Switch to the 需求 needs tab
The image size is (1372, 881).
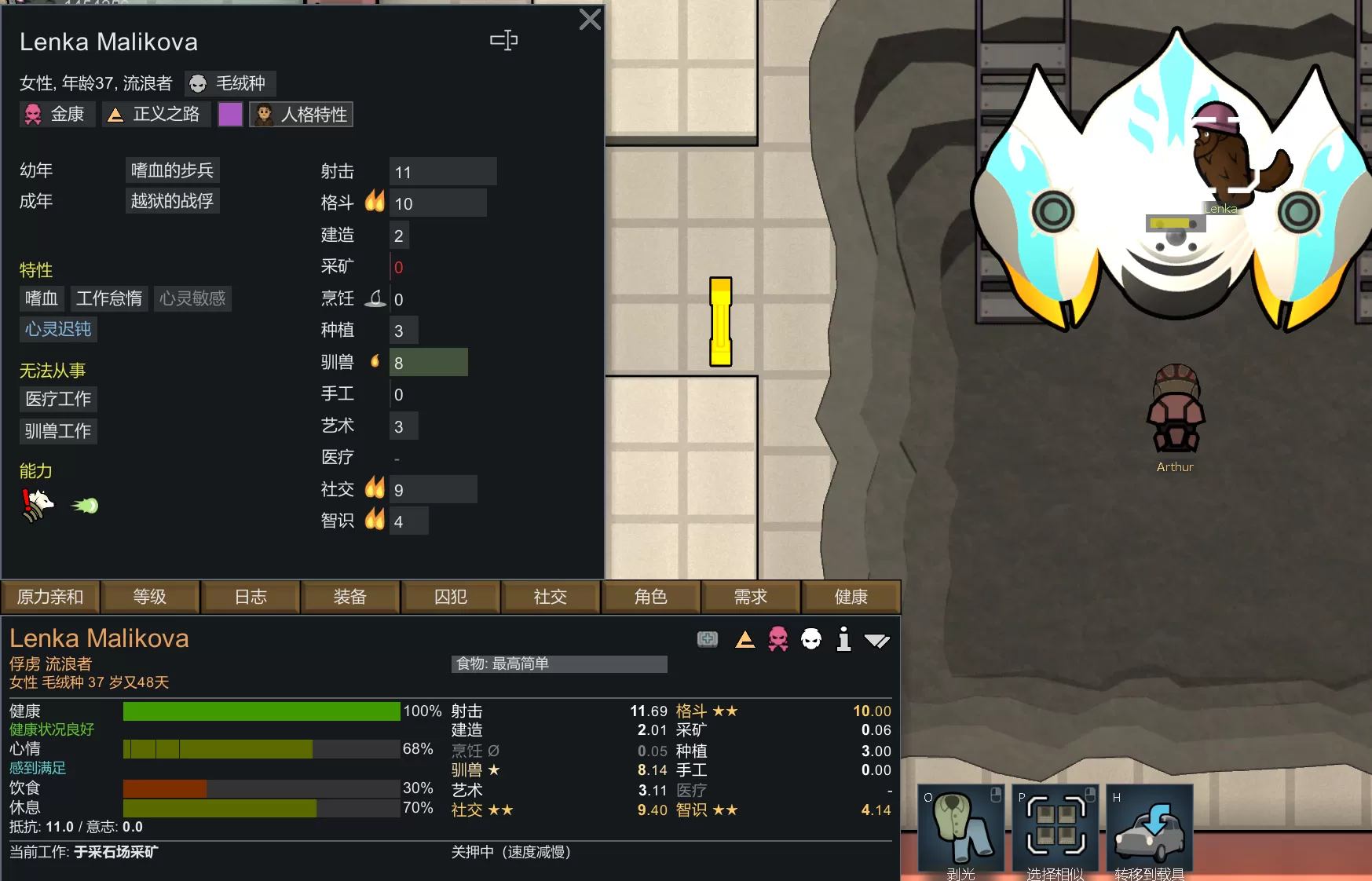(751, 597)
